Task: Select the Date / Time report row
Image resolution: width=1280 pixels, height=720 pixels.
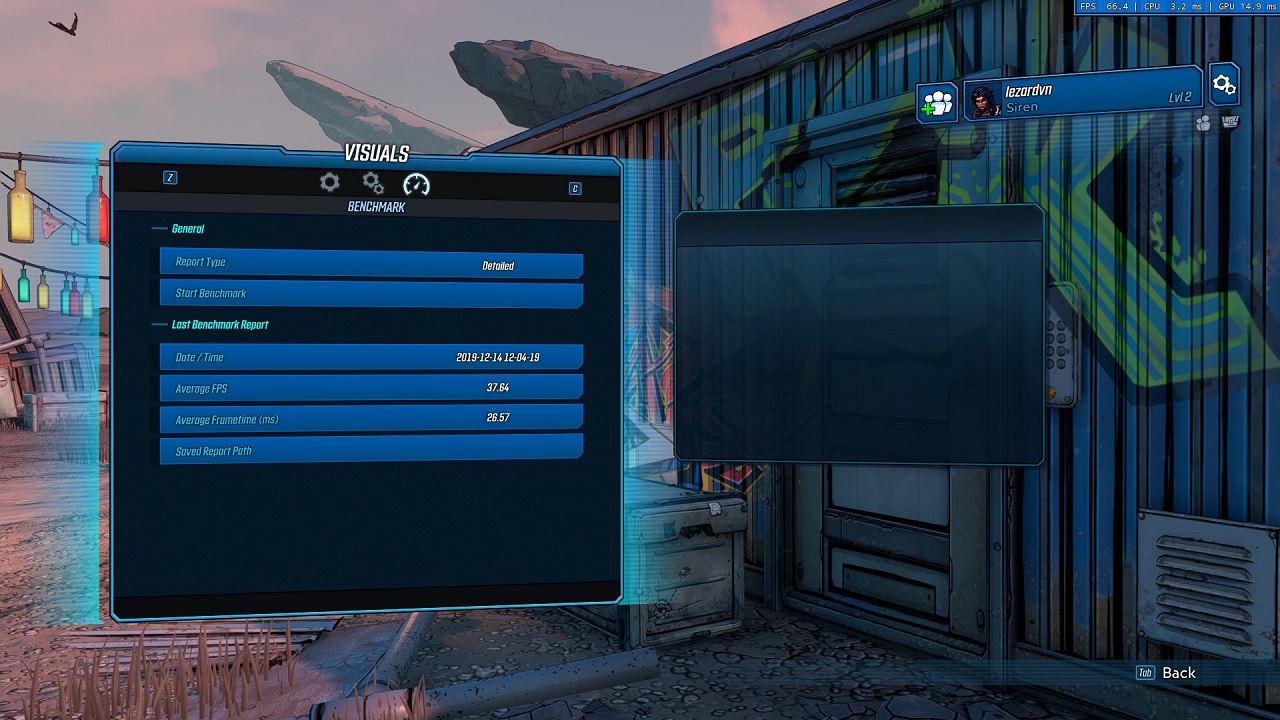Action: (x=371, y=357)
